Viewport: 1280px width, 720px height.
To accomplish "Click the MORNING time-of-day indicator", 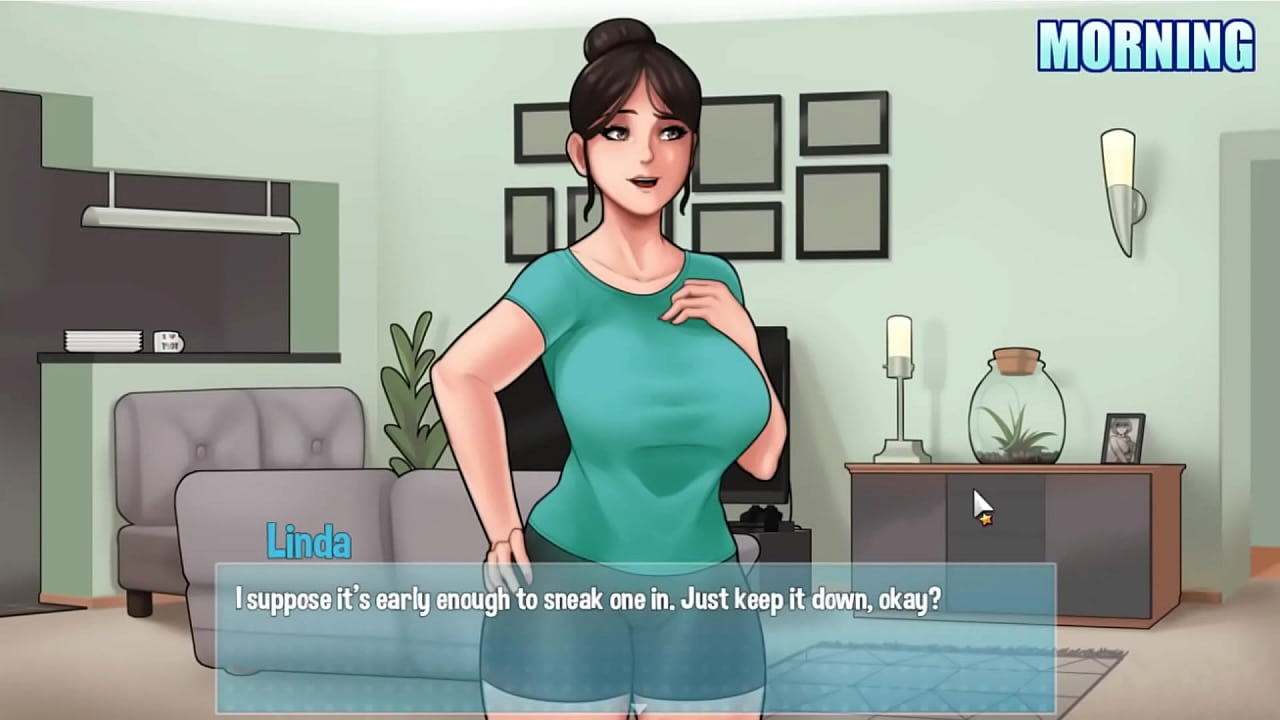I will point(1146,43).
